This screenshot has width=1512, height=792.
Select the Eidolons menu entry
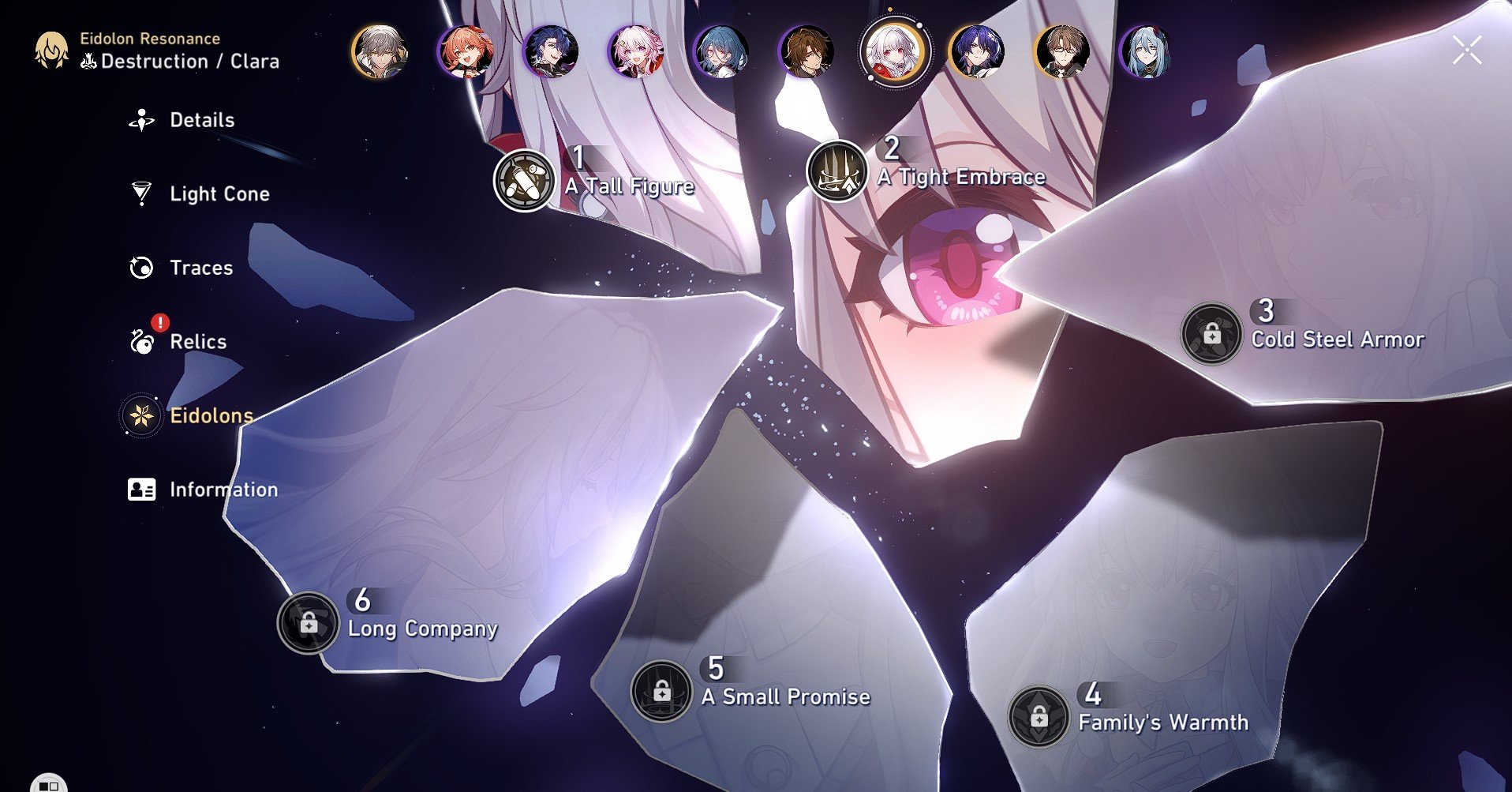(x=211, y=415)
